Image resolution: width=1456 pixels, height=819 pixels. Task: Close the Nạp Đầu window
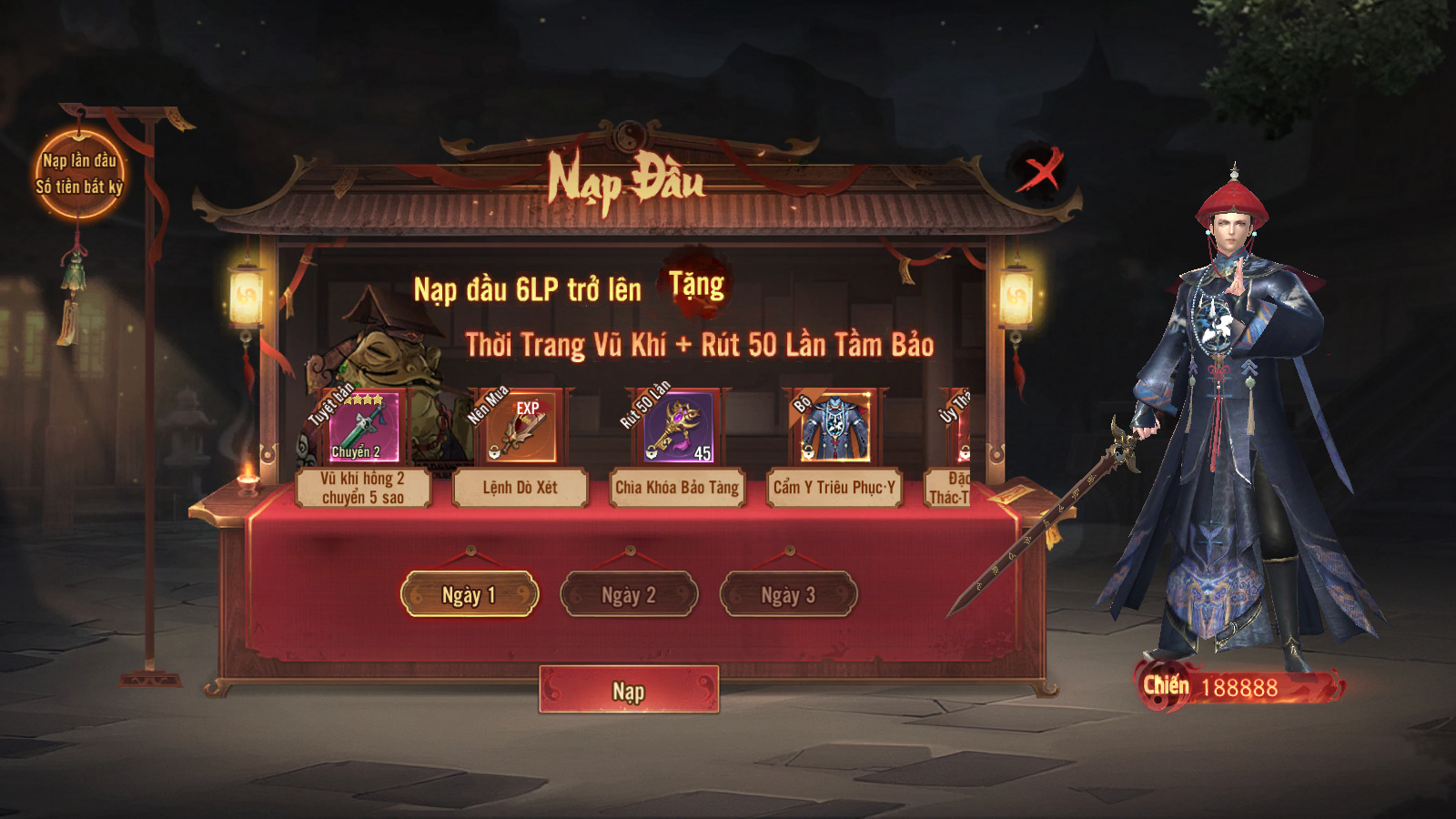[1038, 170]
